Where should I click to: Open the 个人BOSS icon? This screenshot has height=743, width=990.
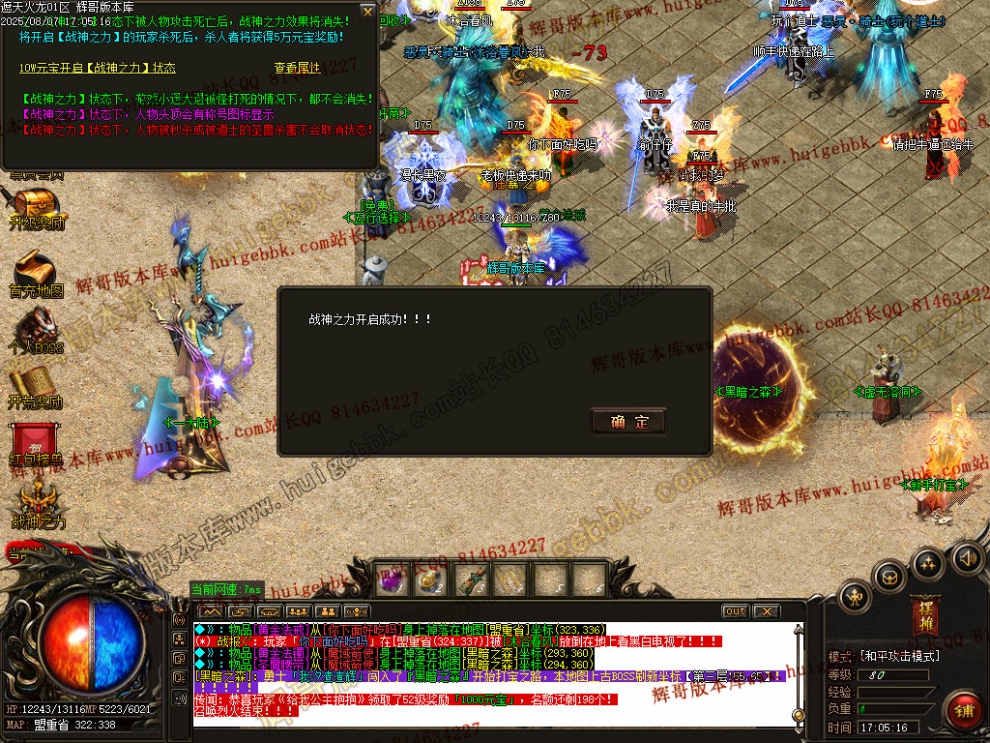click(36, 332)
